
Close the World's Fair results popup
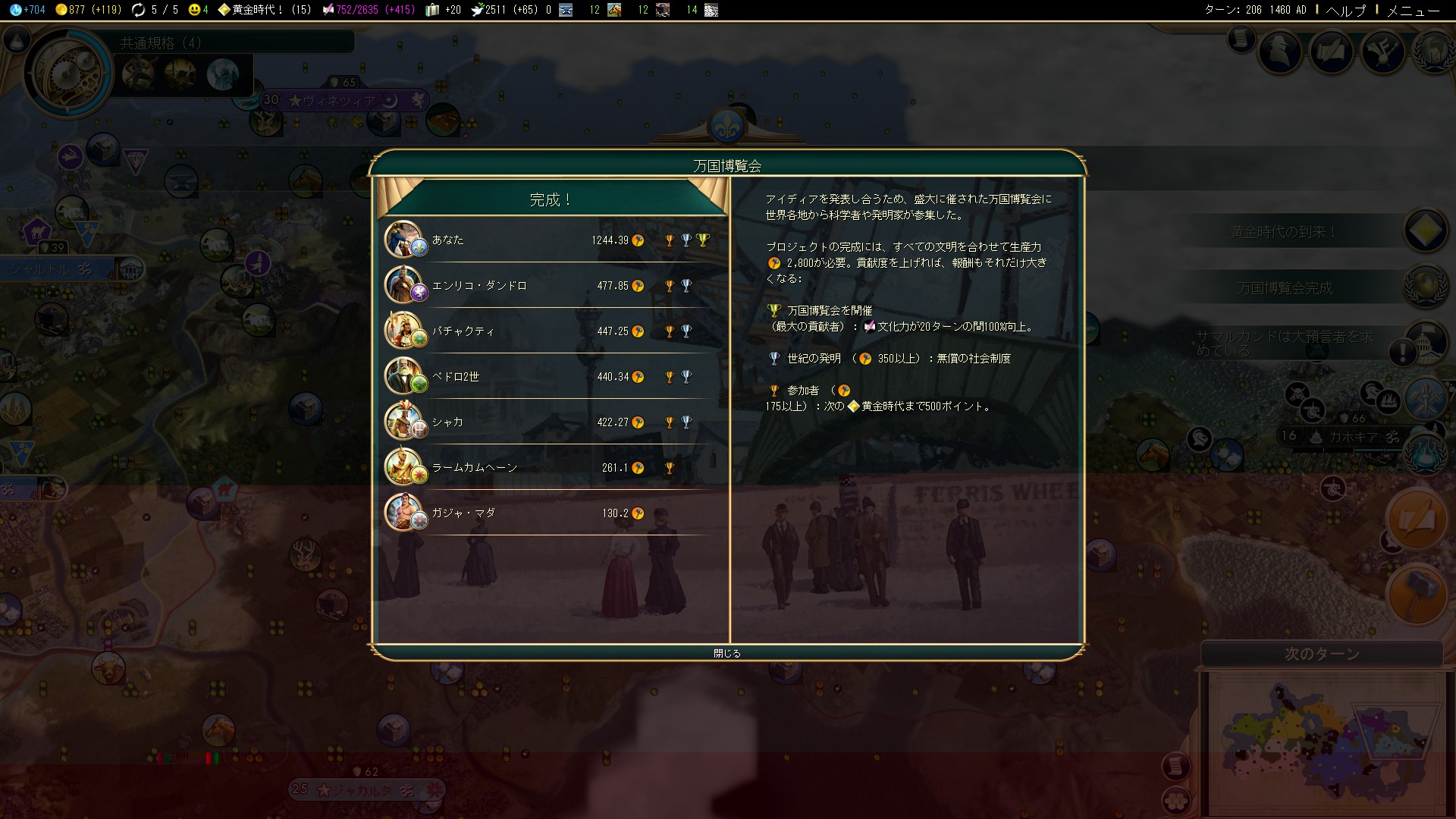point(726,653)
